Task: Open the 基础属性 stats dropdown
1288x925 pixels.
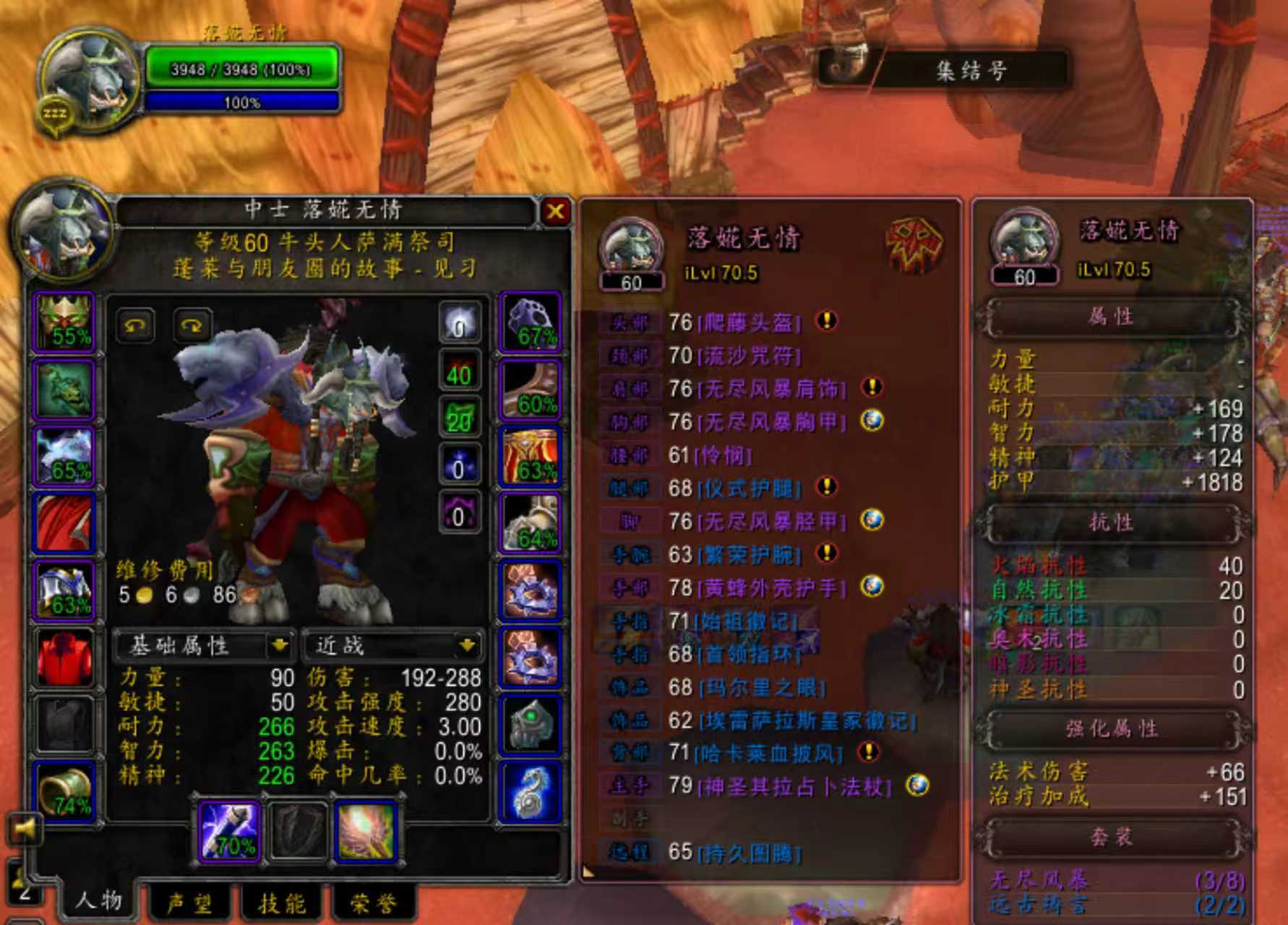Action: coord(279,645)
